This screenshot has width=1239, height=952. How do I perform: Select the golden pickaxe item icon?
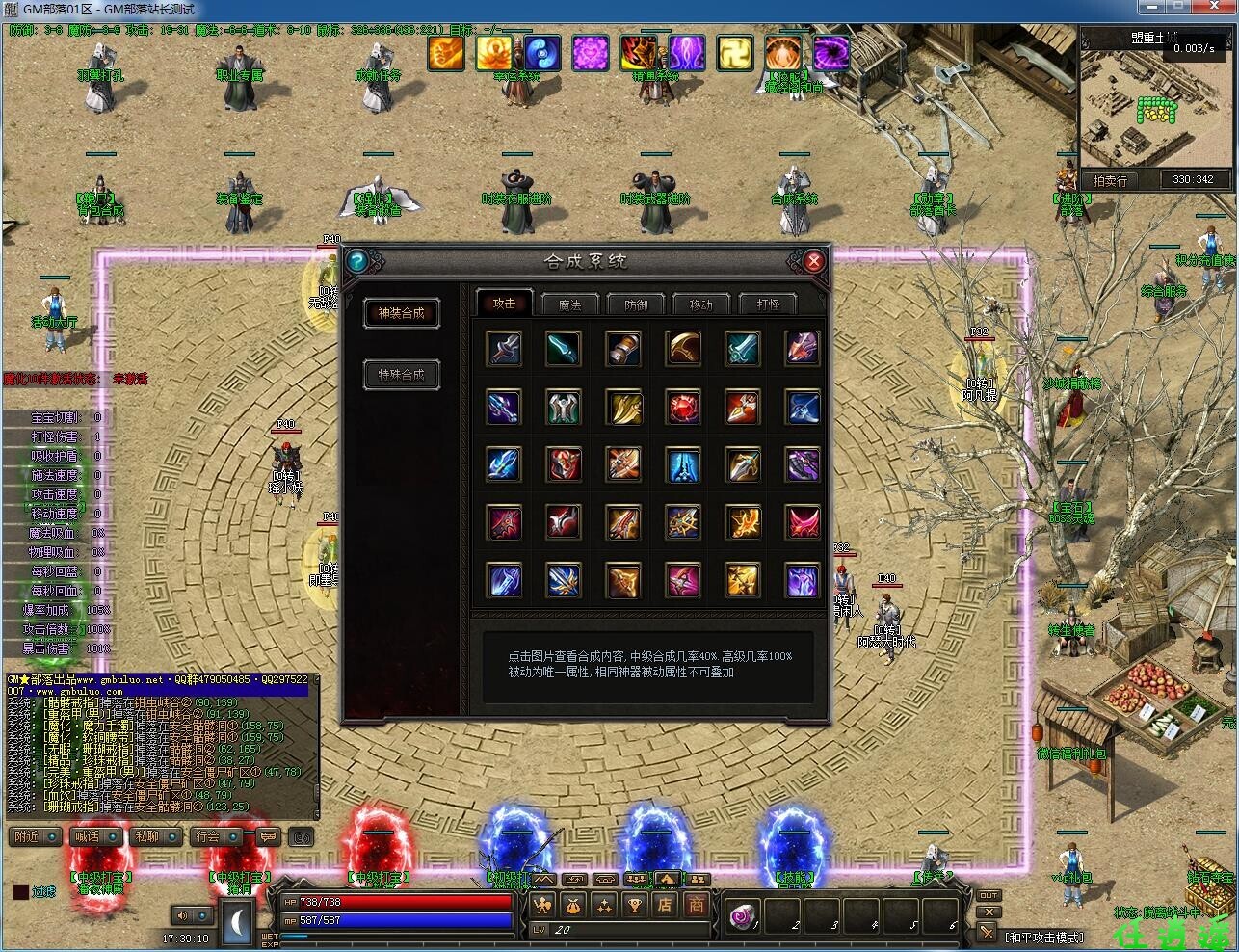coord(683,348)
